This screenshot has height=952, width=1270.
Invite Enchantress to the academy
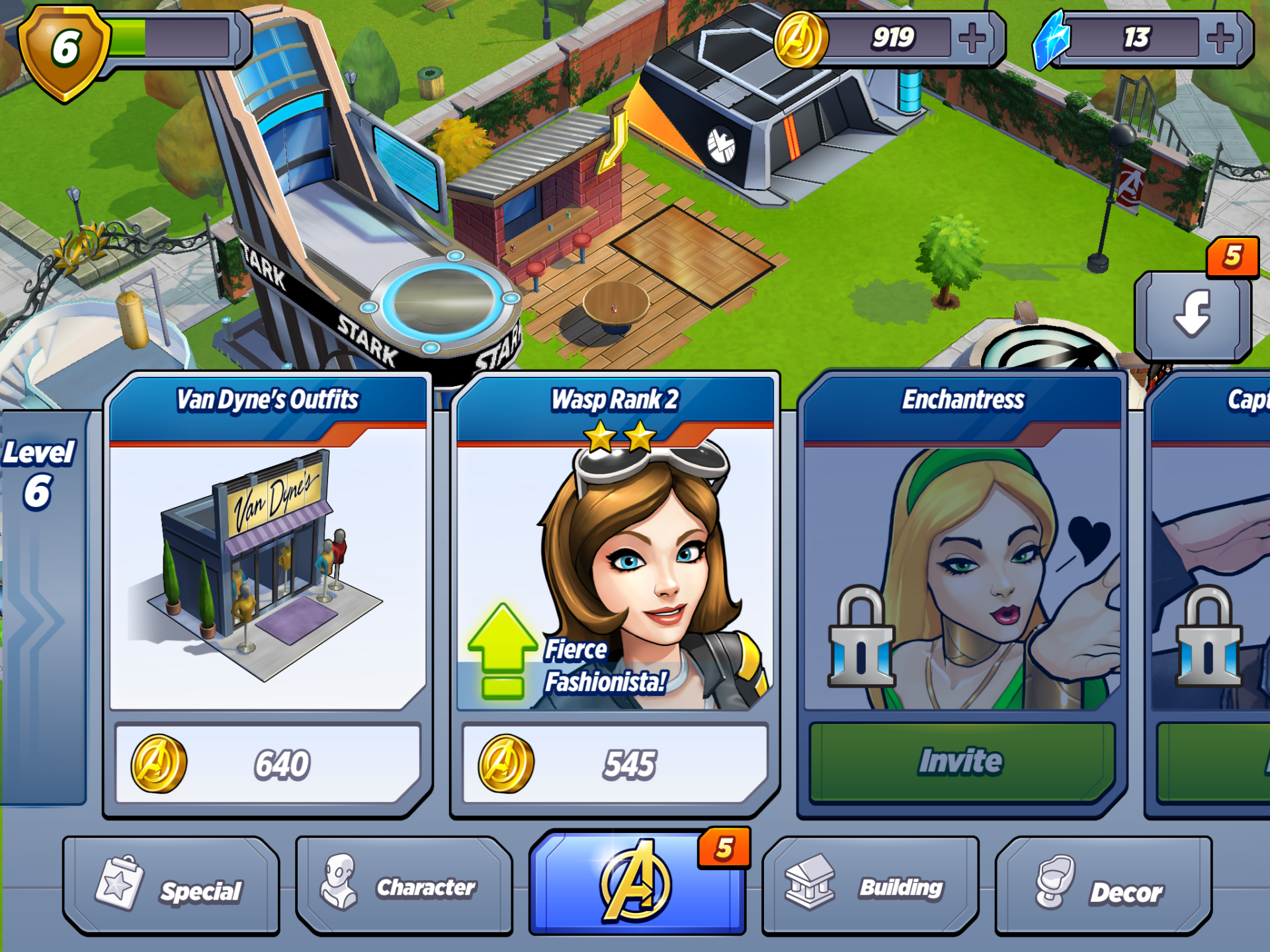coord(962,762)
